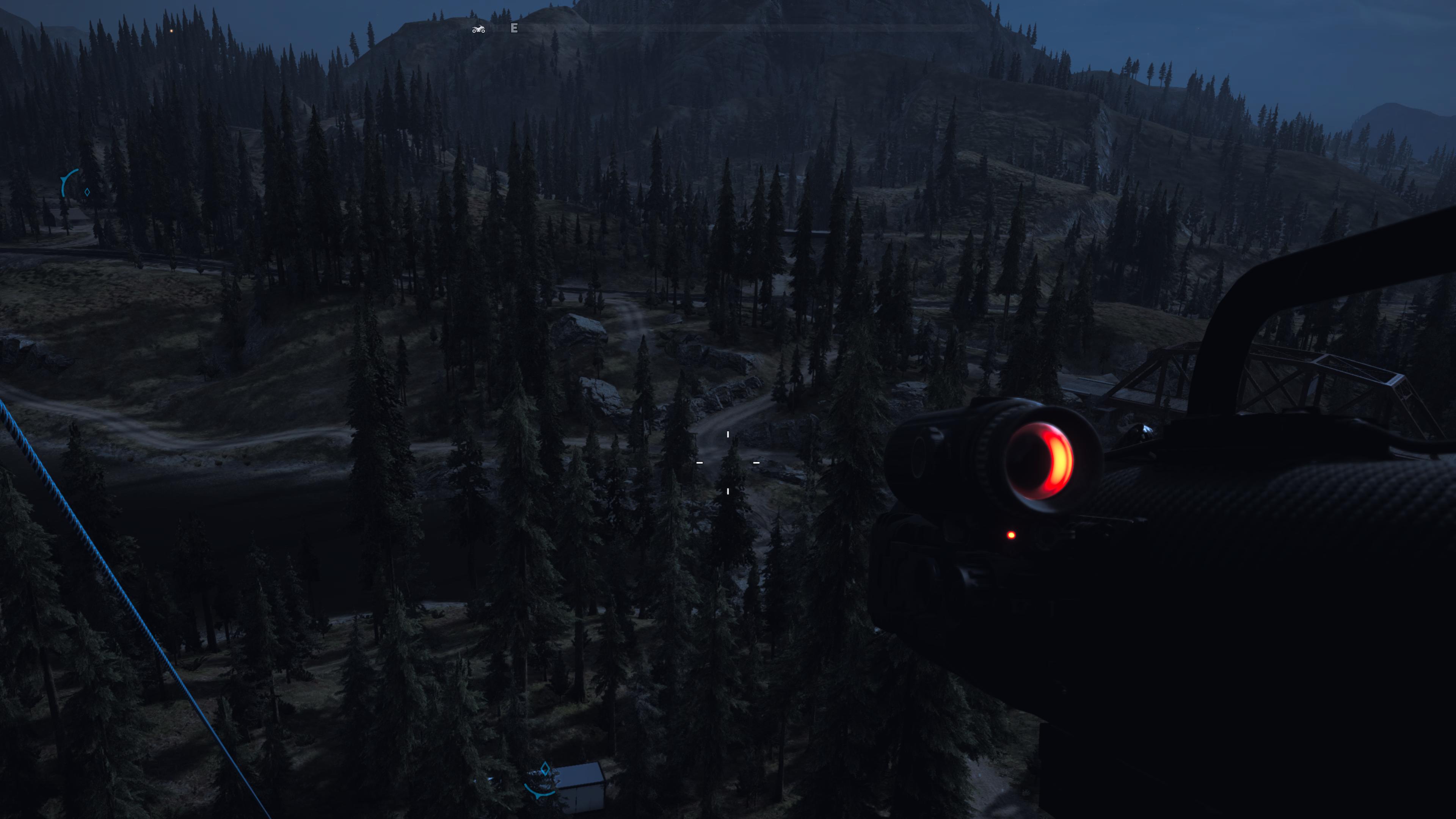This screenshot has width=1456, height=819.
Task: Click the ATV marker on the compass
Action: point(478,29)
